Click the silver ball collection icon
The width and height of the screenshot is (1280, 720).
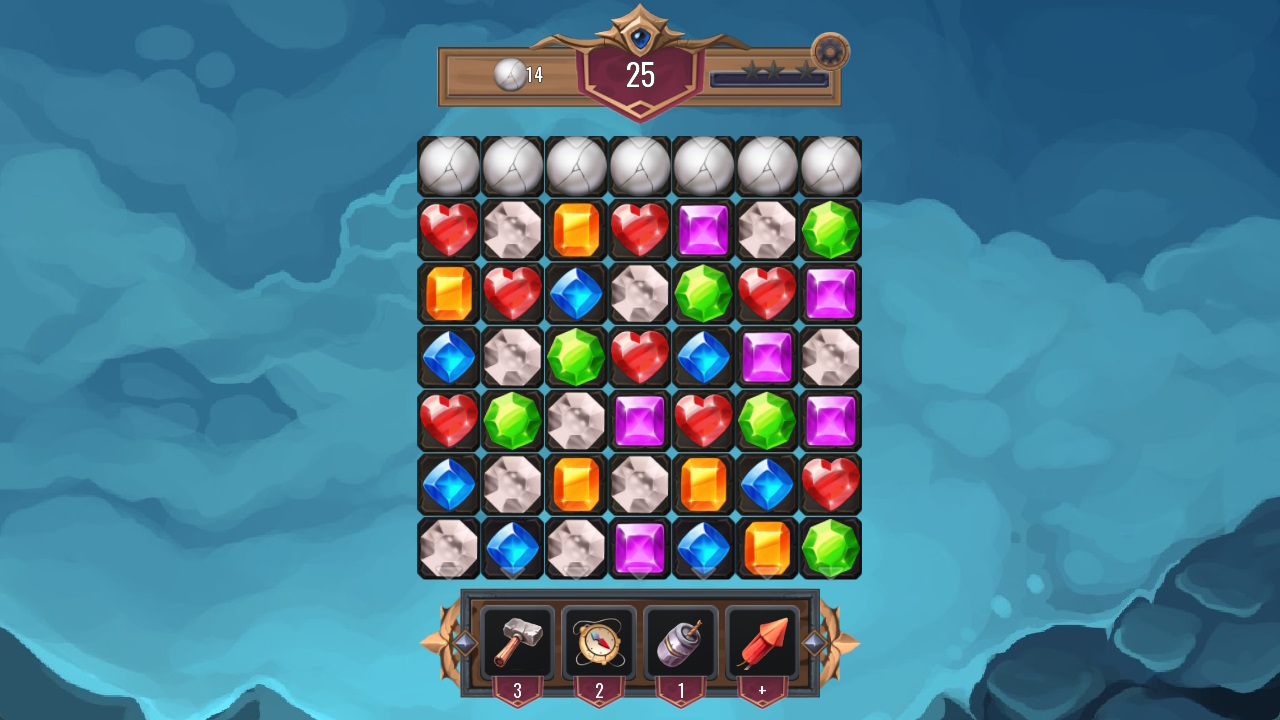click(x=511, y=72)
